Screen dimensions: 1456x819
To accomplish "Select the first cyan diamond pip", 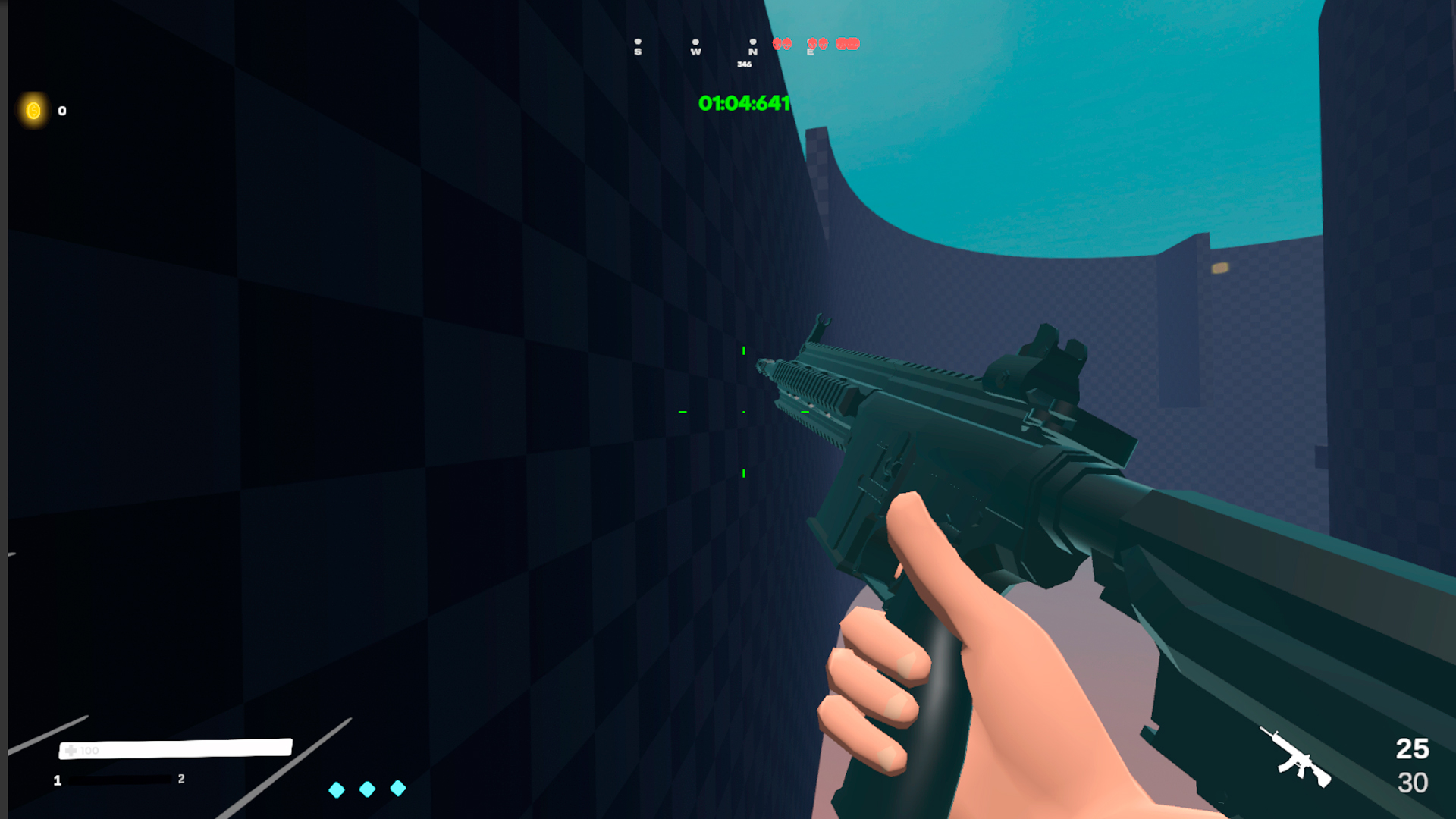I will [337, 789].
